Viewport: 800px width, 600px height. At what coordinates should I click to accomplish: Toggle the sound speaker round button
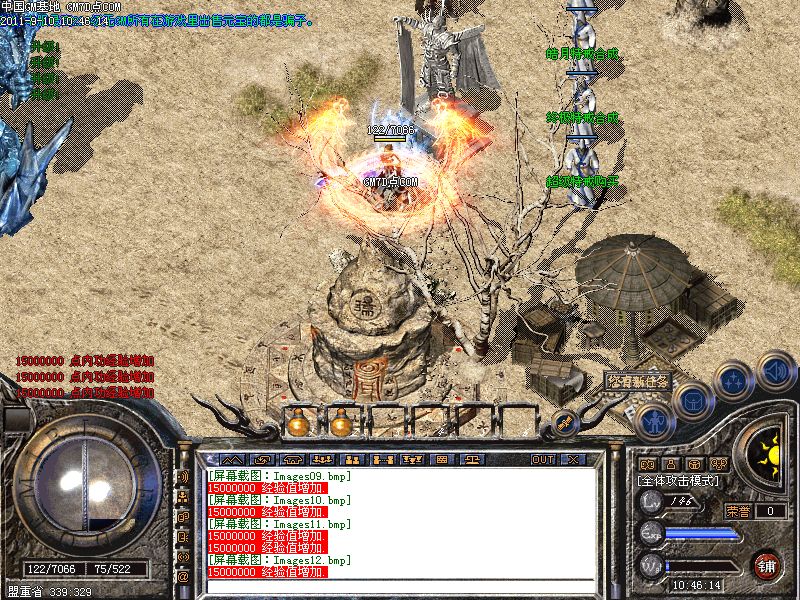click(x=774, y=371)
